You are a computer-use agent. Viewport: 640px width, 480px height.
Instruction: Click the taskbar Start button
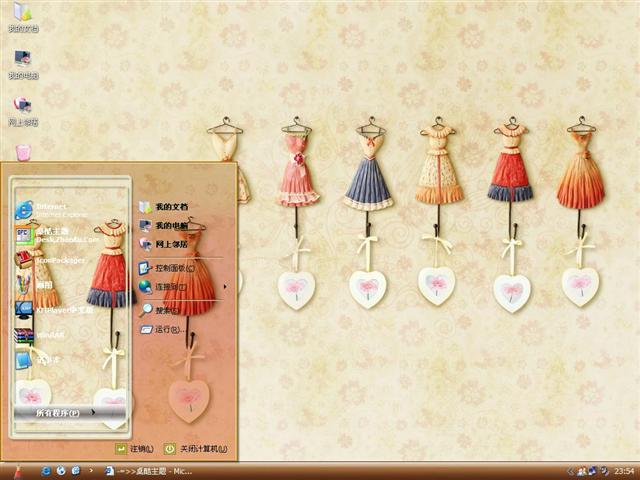(17, 470)
